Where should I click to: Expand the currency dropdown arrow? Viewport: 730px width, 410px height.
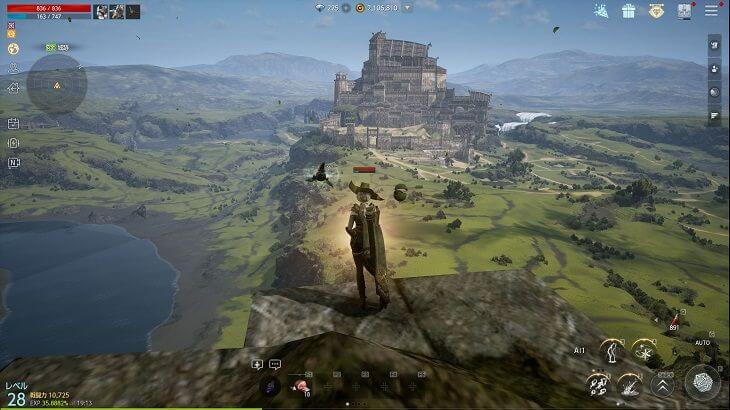pos(407,8)
